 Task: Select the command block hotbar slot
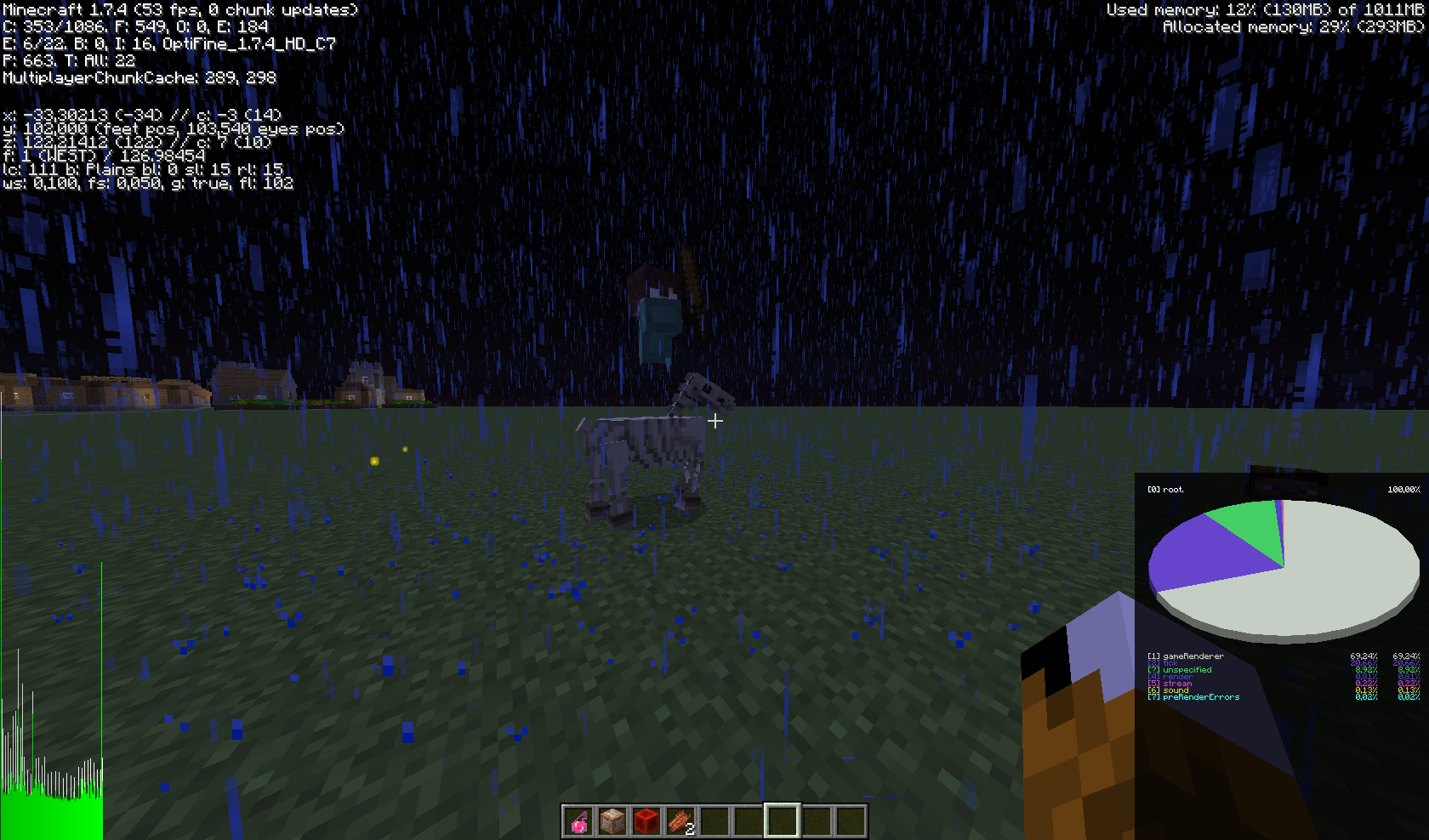pyautogui.click(x=612, y=821)
